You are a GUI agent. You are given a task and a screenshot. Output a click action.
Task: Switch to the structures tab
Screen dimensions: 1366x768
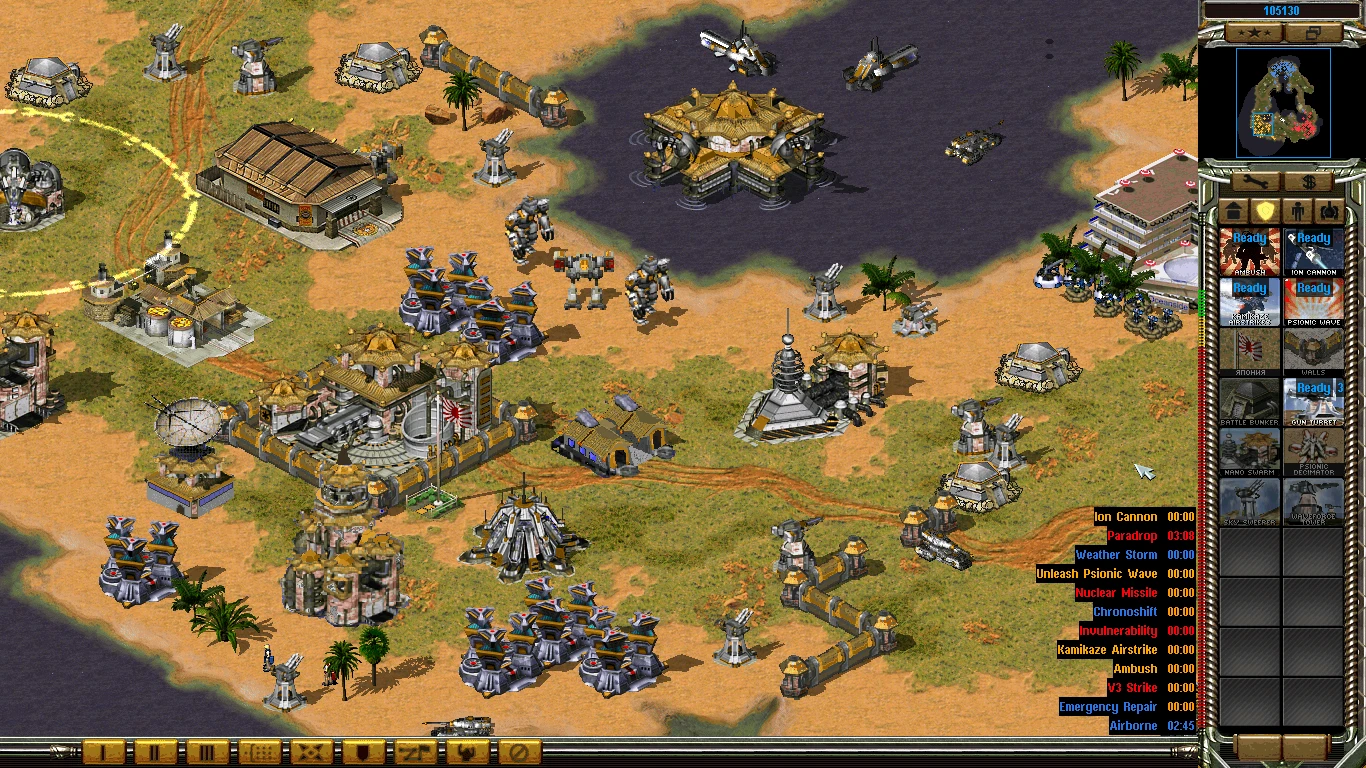[x=1232, y=210]
